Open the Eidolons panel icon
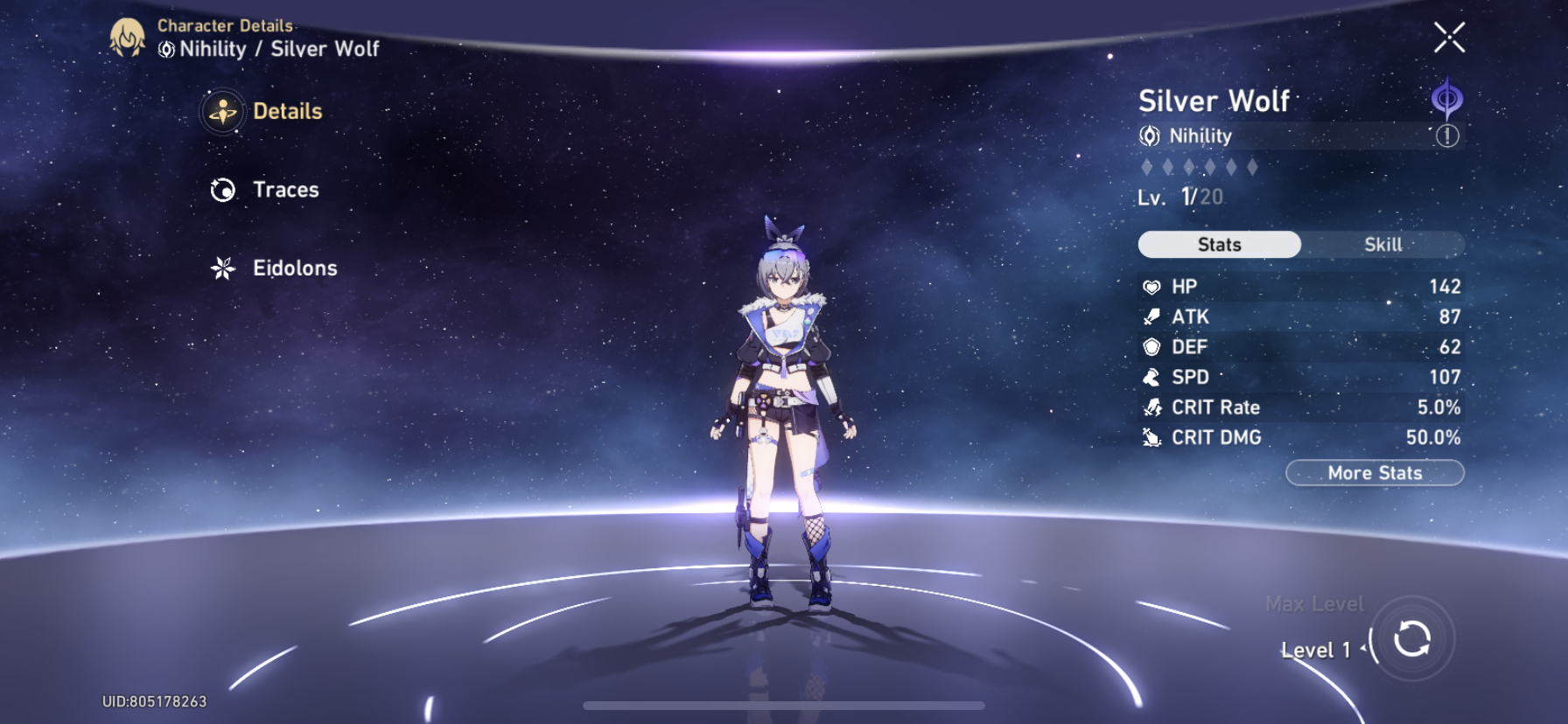The width and height of the screenshot is (1568, 724). click(224, 268)
